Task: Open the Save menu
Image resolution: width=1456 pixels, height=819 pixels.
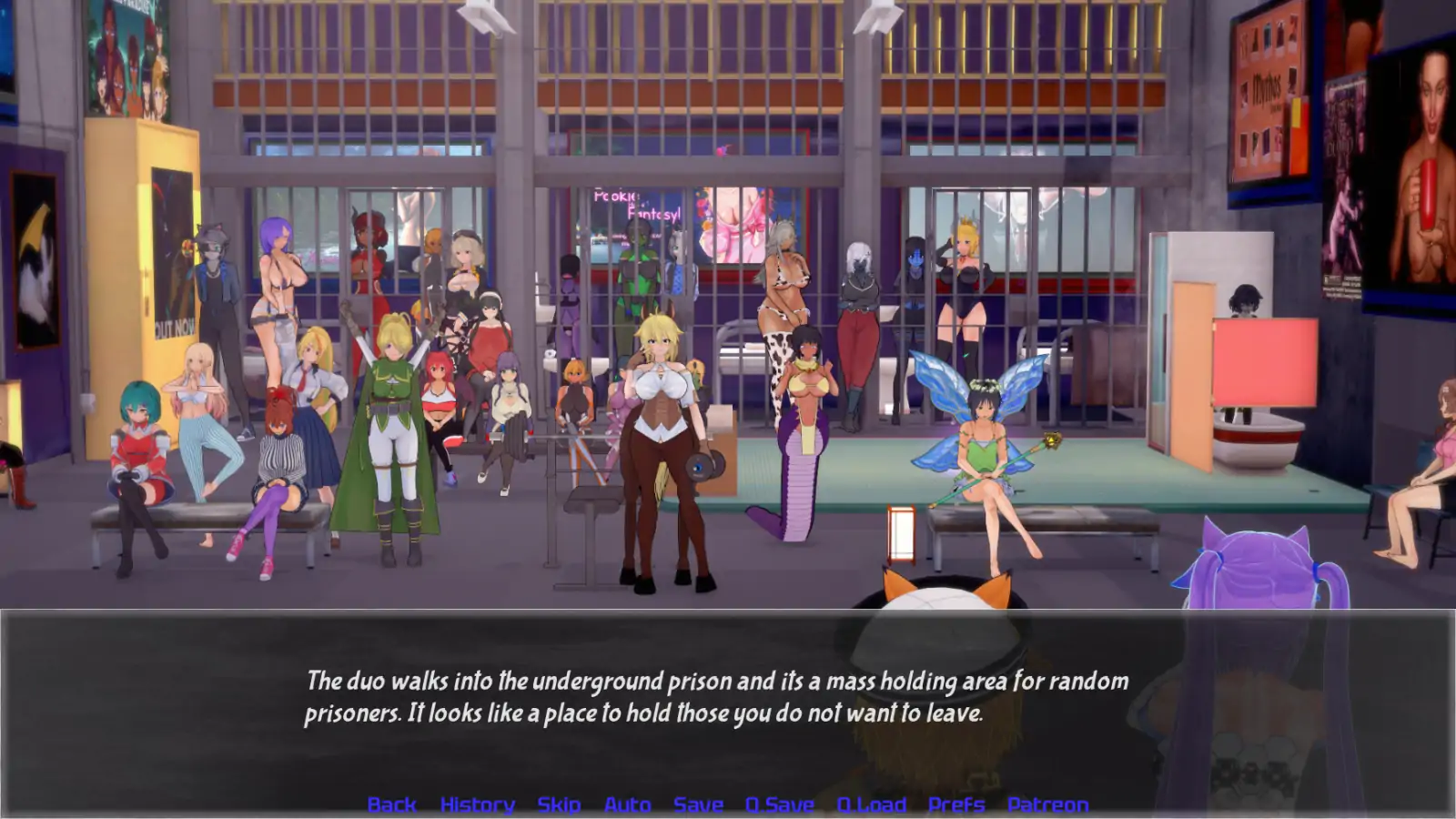Action: [698, 804]
